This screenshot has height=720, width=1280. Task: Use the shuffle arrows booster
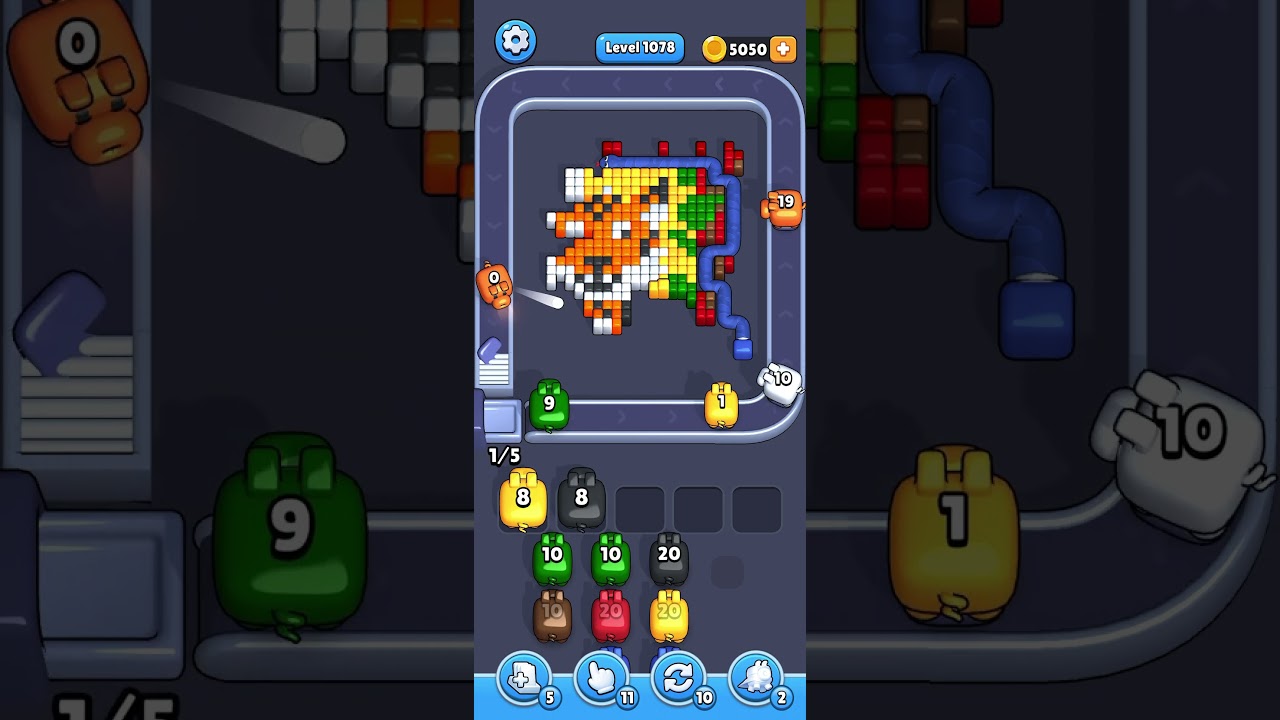(678, 680)
